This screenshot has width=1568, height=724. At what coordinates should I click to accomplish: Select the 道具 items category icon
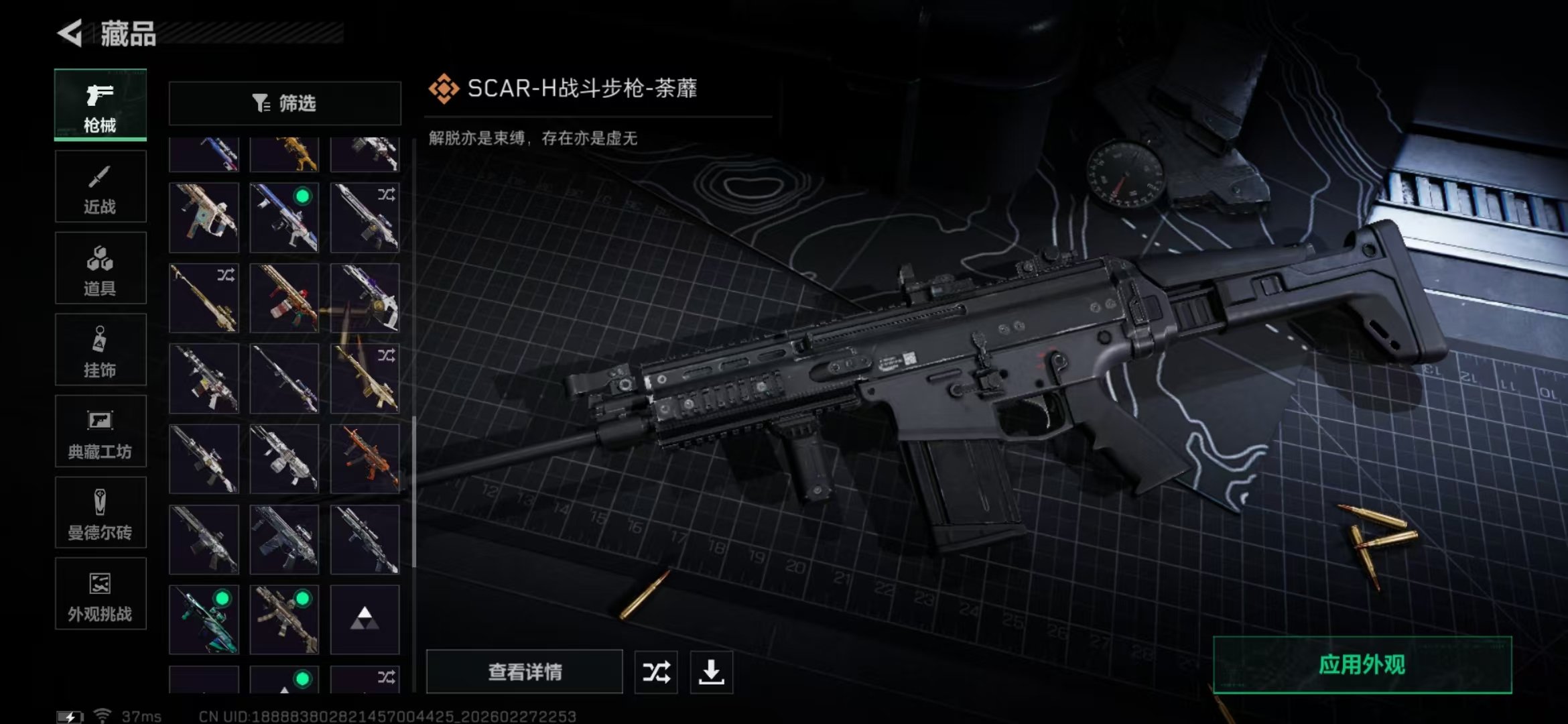pos(101,267)
